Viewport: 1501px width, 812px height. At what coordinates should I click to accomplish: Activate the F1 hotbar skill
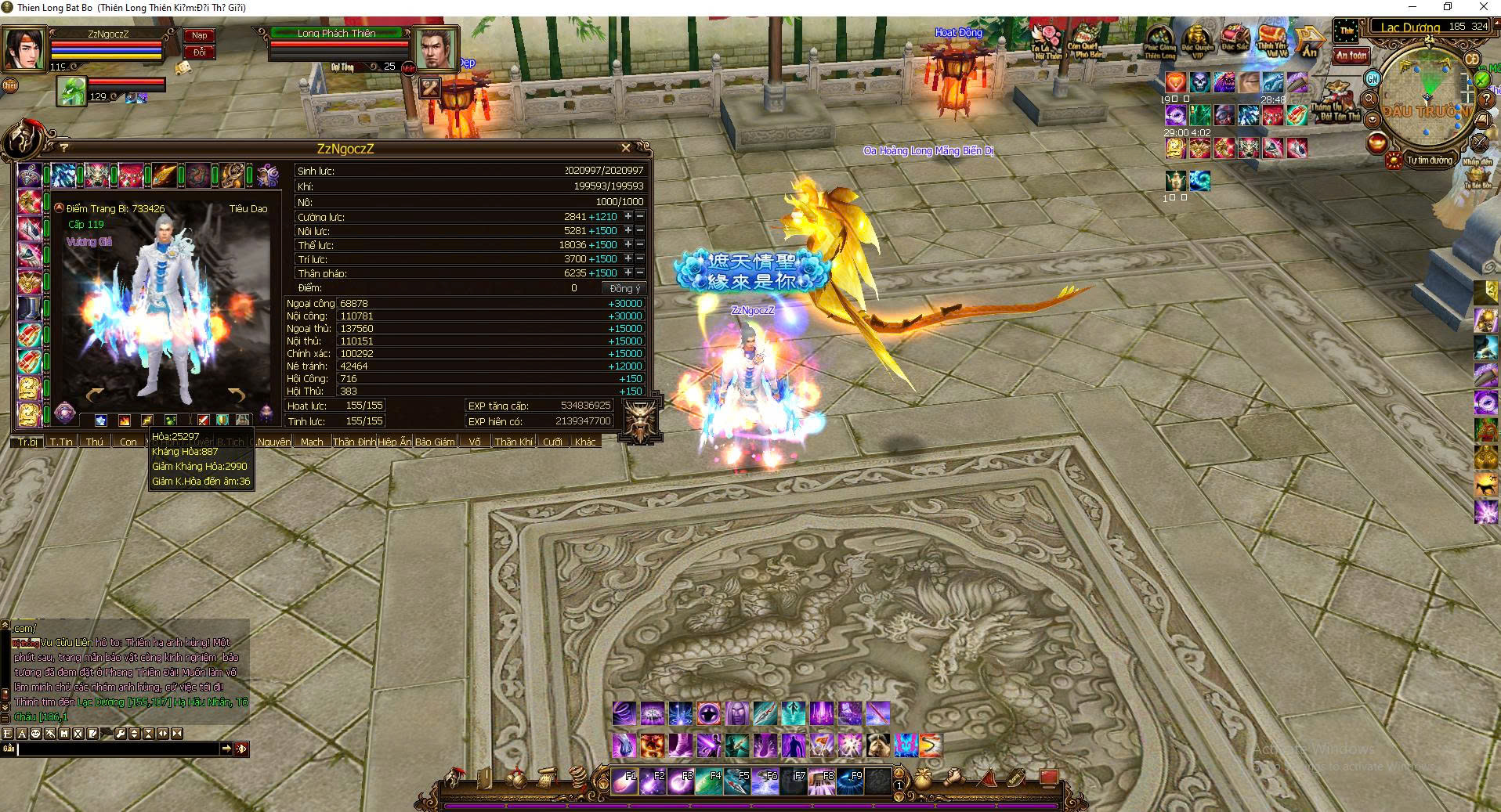coord(625,781)
